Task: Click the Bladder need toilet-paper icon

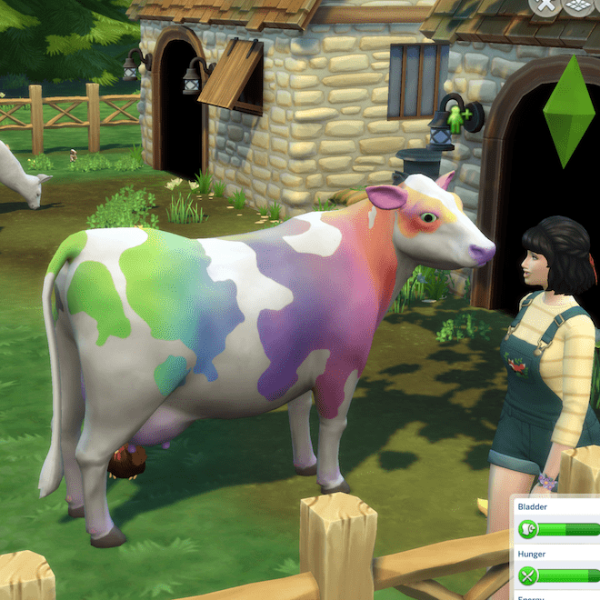Action: click(528, 529)
